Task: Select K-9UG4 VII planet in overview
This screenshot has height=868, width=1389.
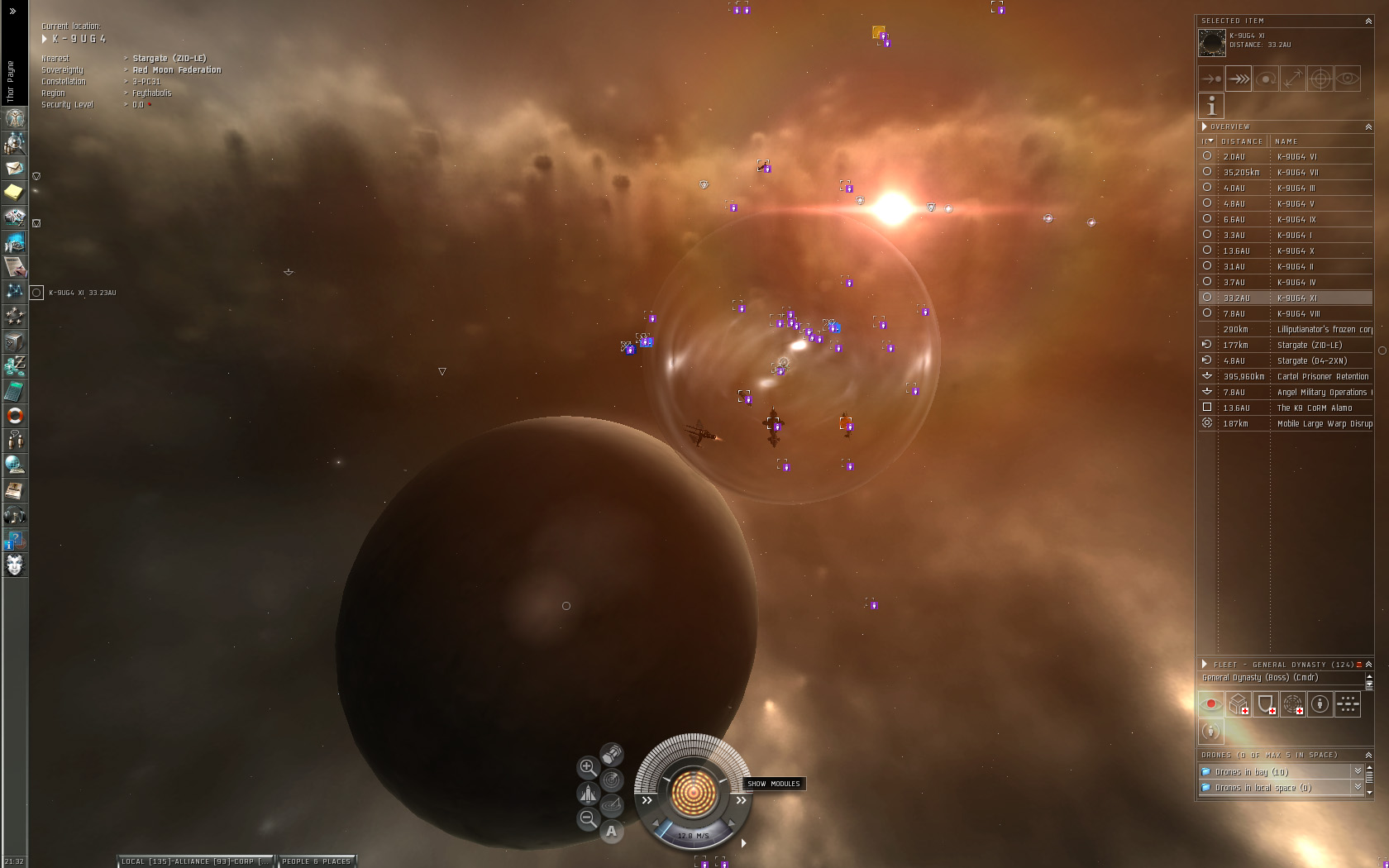Action: point(1296,172)
